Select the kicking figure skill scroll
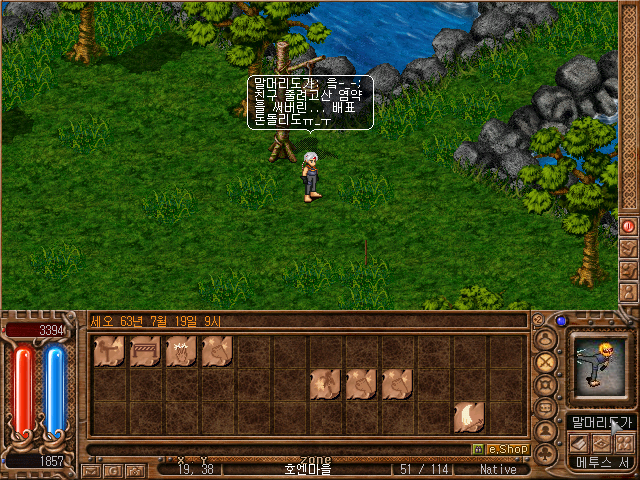Image resolution: width=640 pixels, height=480 pixels. point(109,350)
